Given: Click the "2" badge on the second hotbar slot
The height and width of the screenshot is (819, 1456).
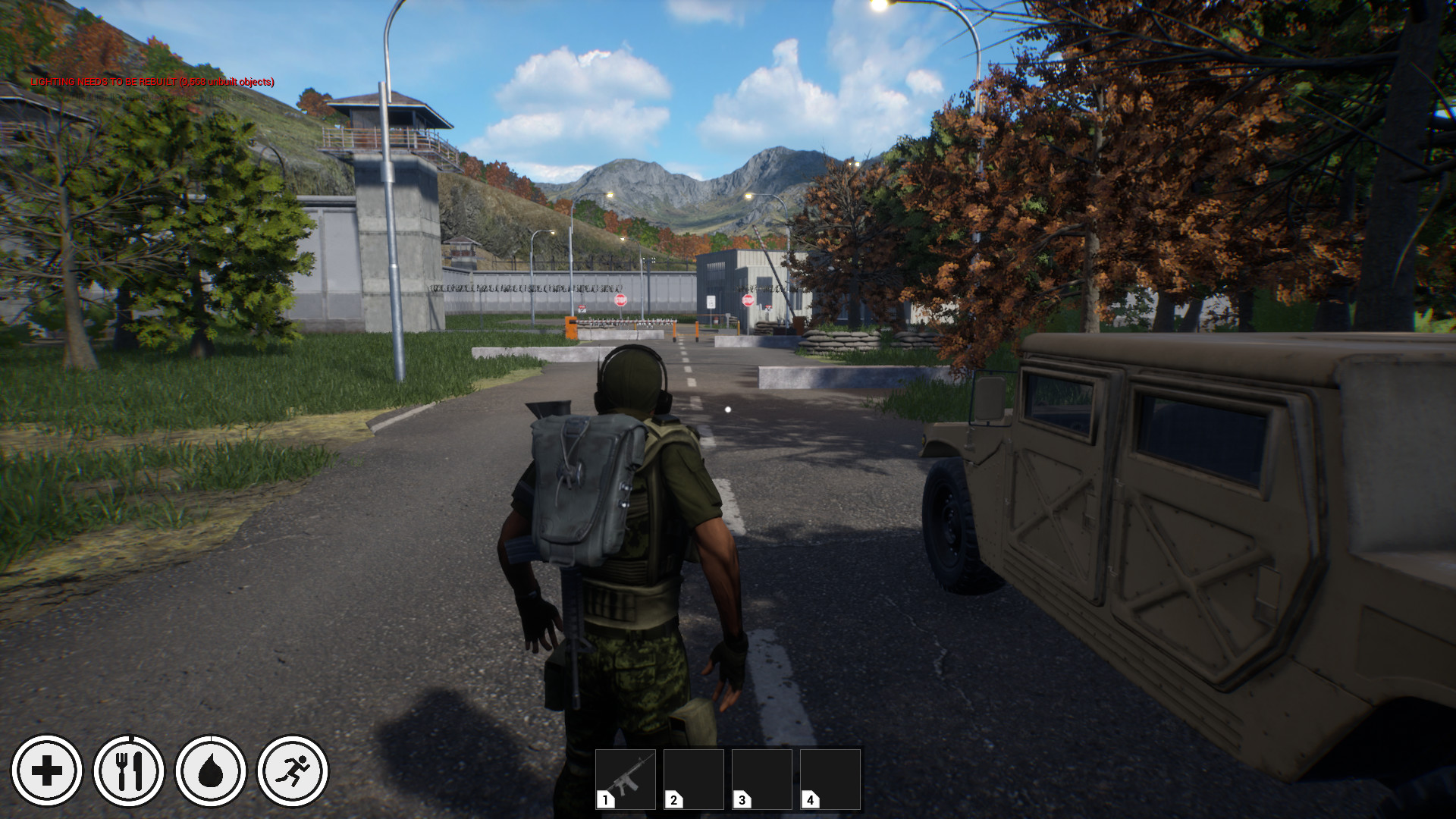Looking at the screenshot, I should pos(673,799).
